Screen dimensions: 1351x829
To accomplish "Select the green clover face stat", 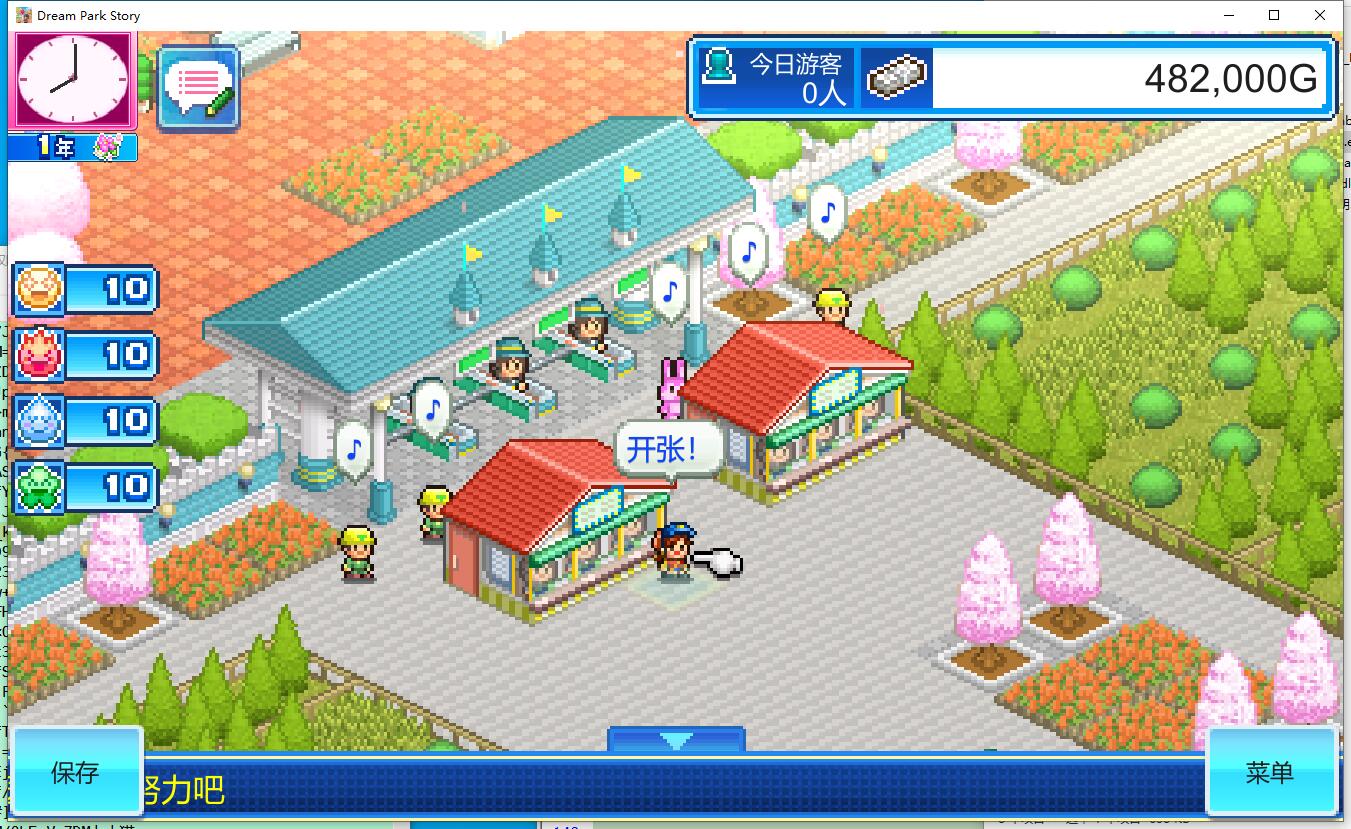I will pyautogui.click(x=40, y=486).
